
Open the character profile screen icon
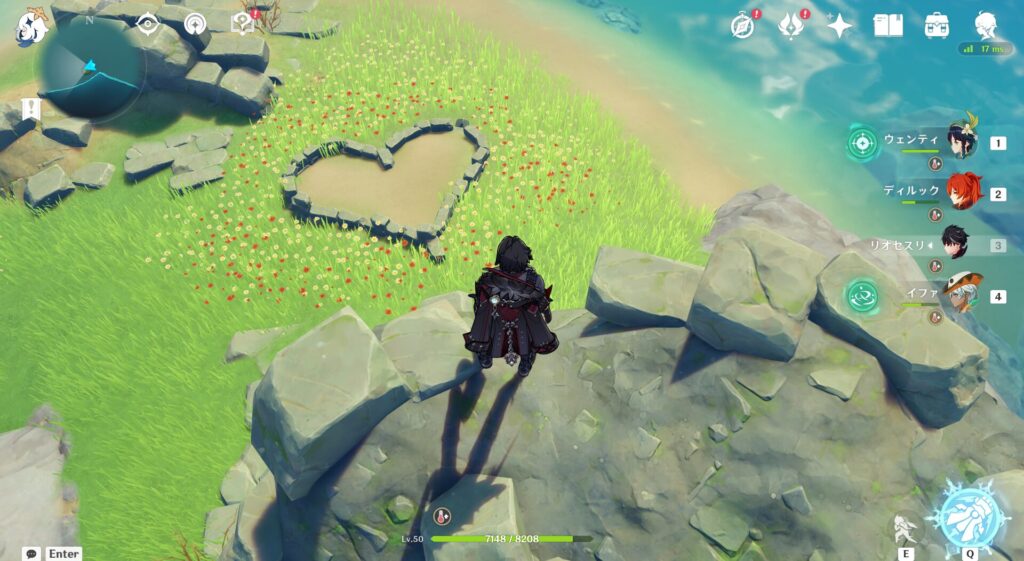(x=987, y=25)
